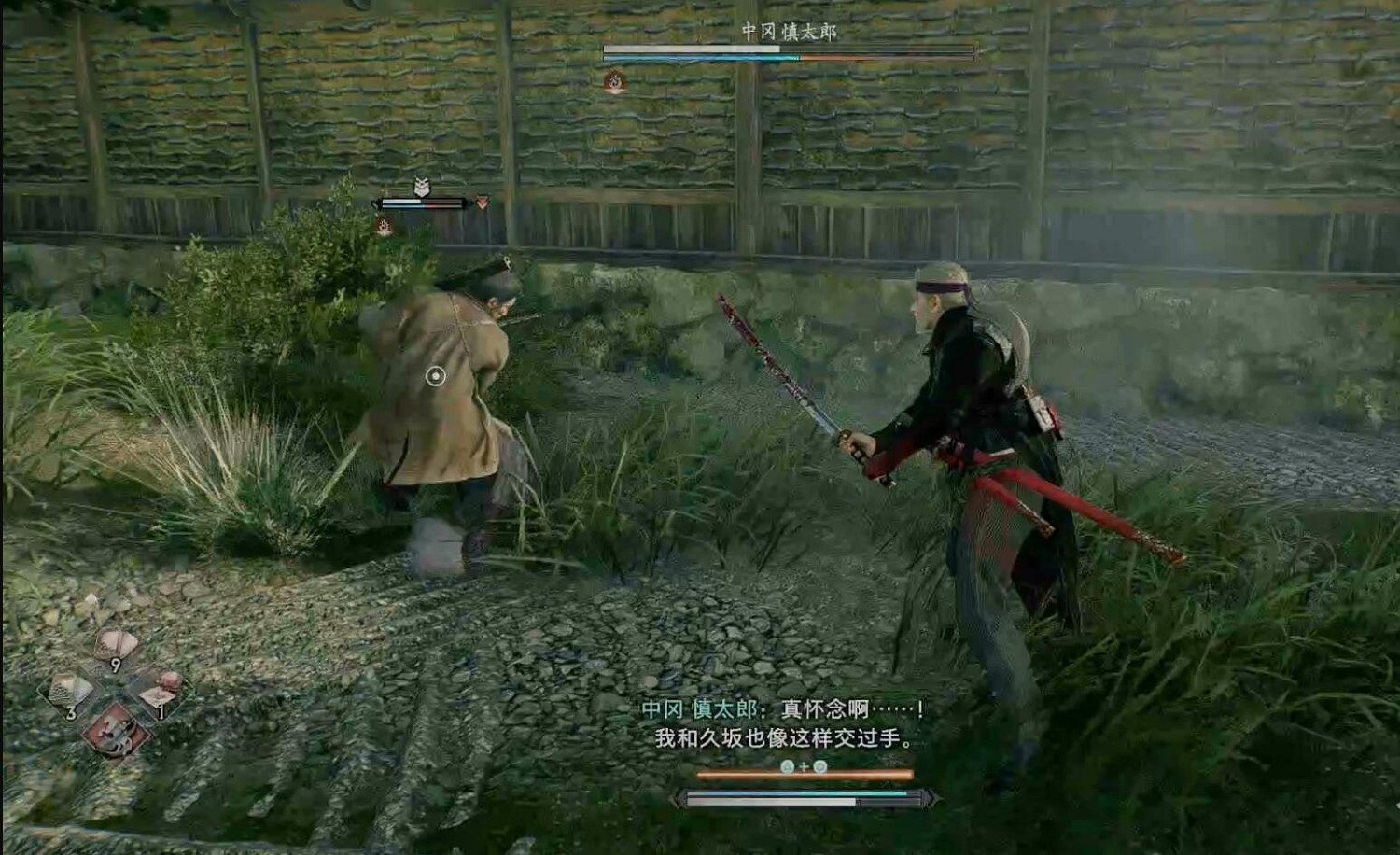Click the rank insignia above the enemy health bar

(x=422, y=184)
